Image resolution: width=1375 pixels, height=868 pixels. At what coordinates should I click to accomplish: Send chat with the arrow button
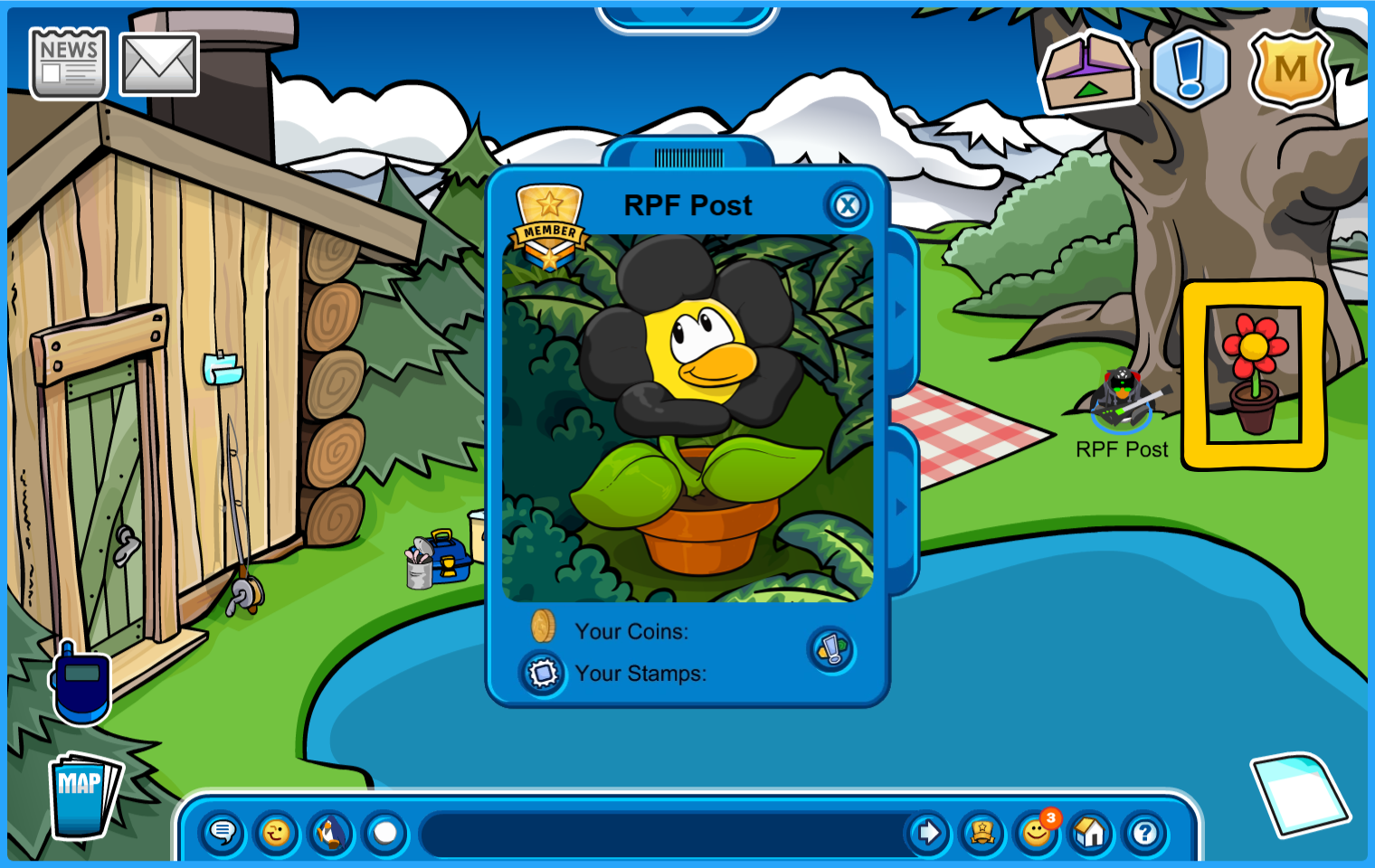[x=928, y=832]
